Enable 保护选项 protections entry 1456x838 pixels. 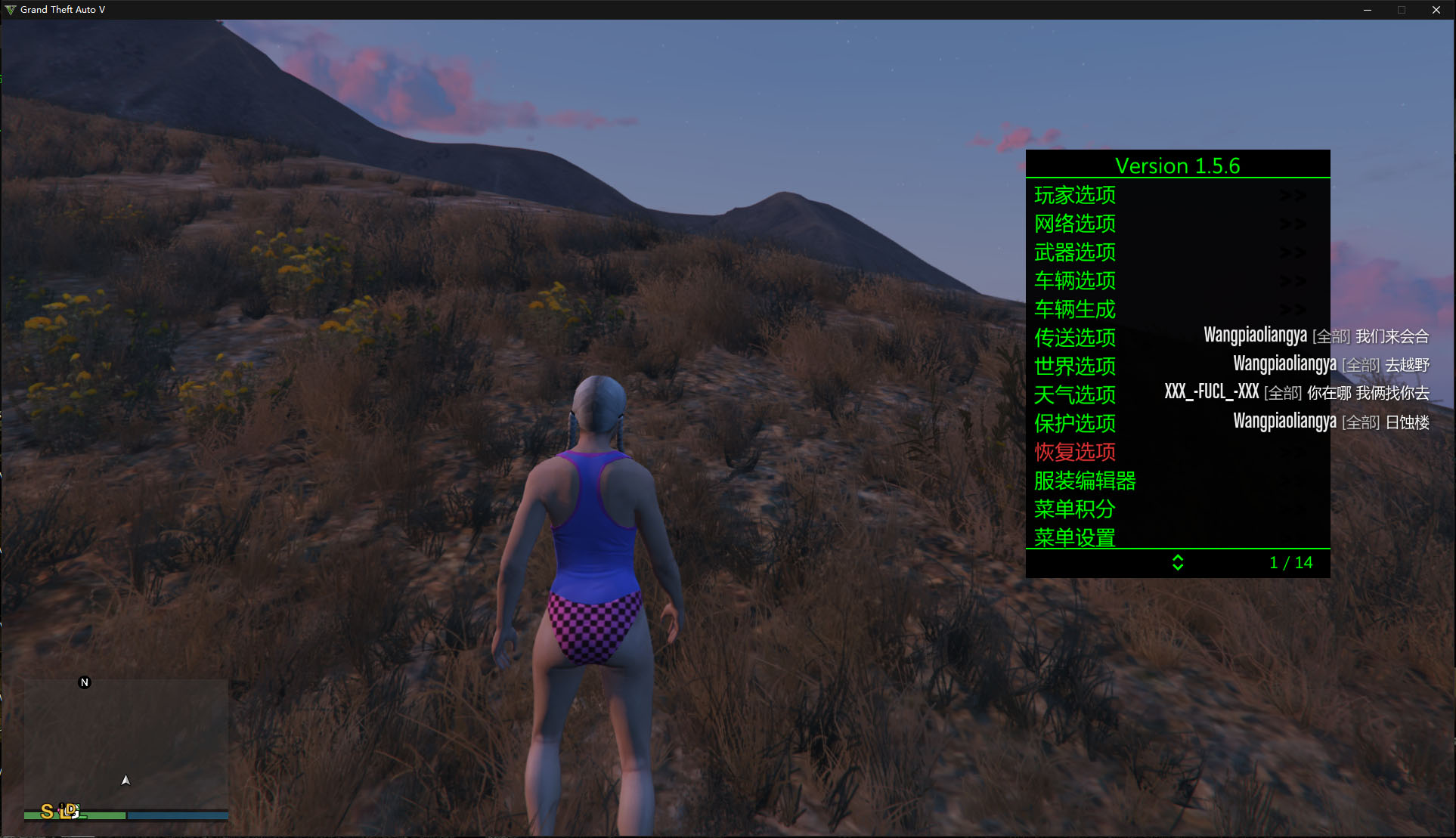point(1074,424)
